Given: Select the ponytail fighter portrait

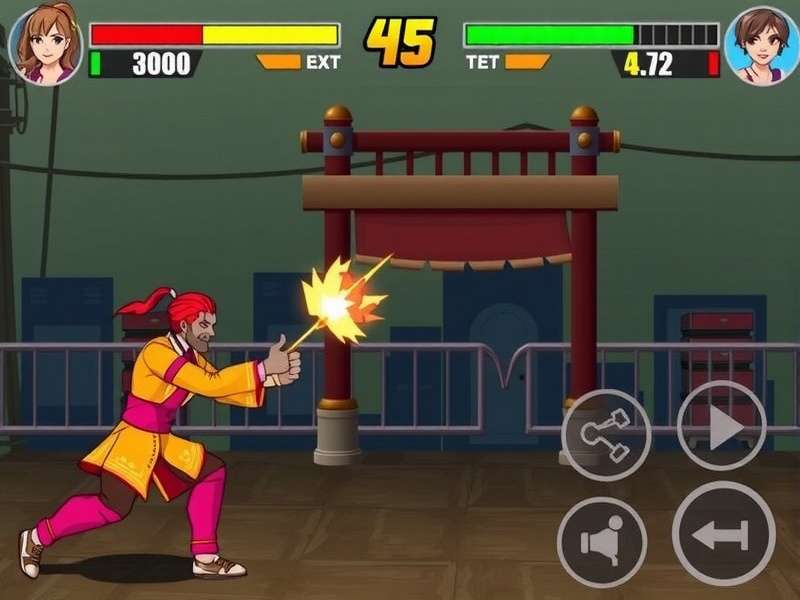Looking at the screenshot, I should [x=43, y=44].
